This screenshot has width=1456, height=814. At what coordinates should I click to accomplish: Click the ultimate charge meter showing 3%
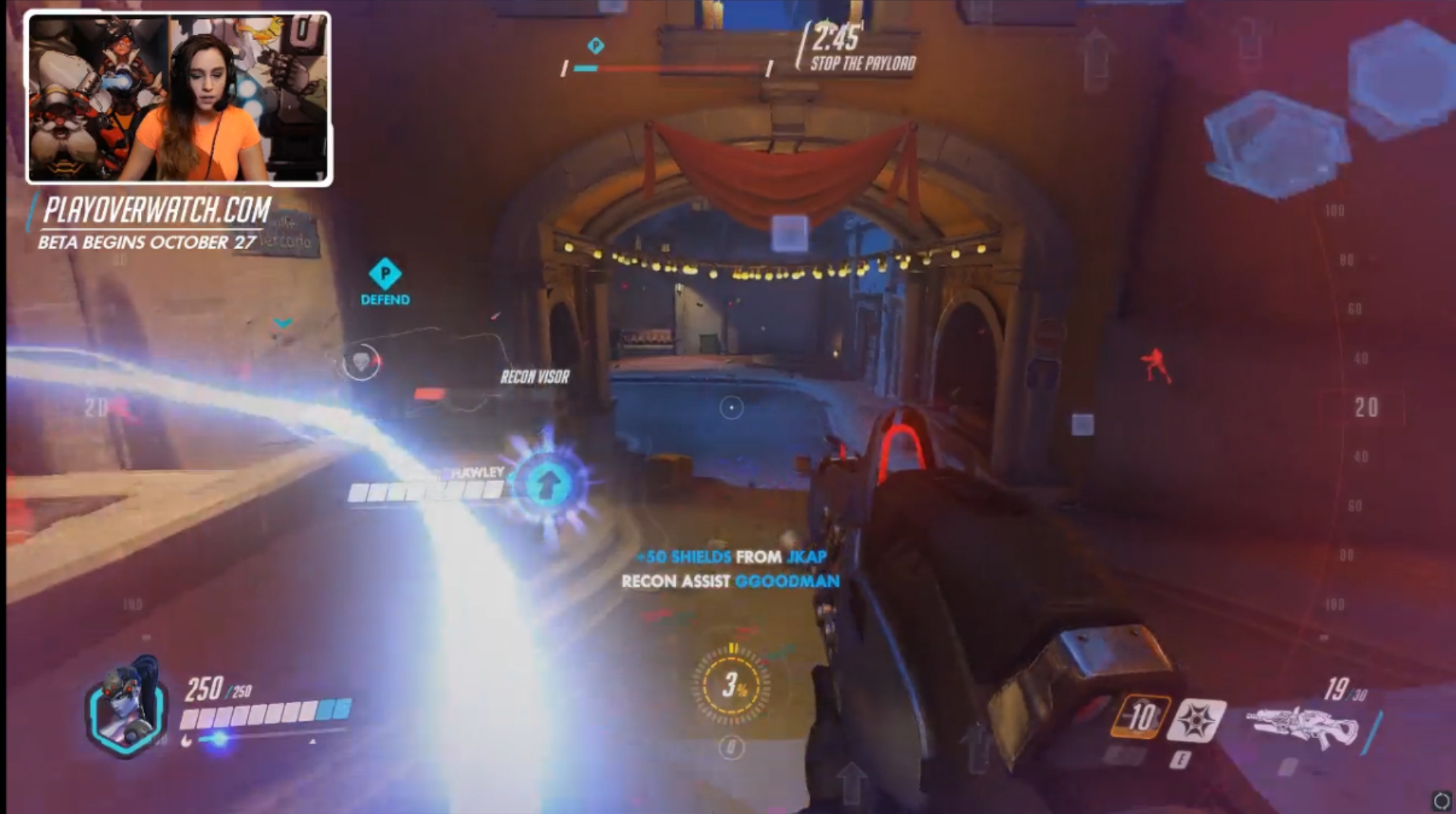pyautogui.click(x=732, y=685)
